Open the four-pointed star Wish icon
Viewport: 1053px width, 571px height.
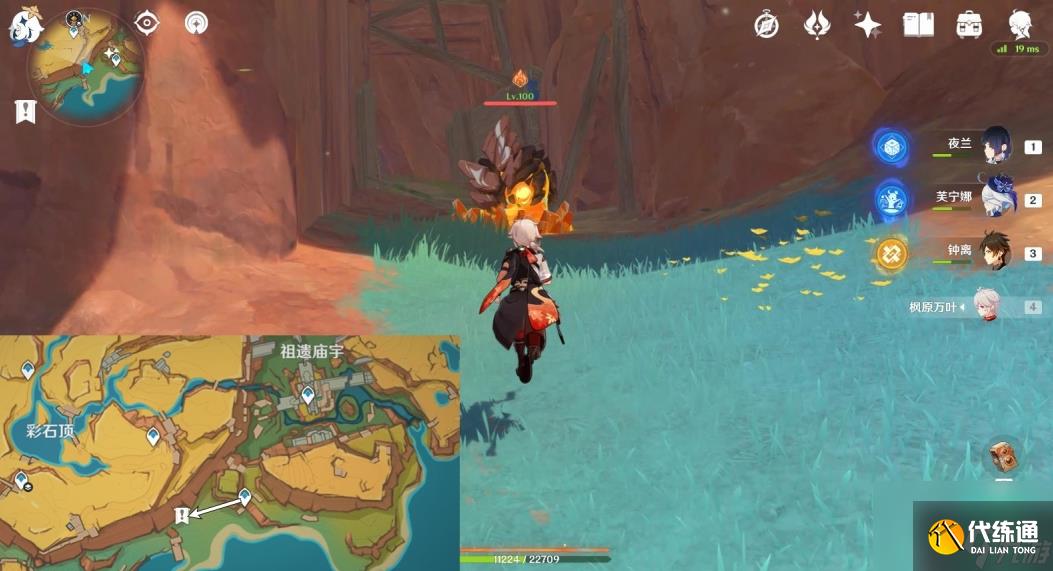(867, 25)
